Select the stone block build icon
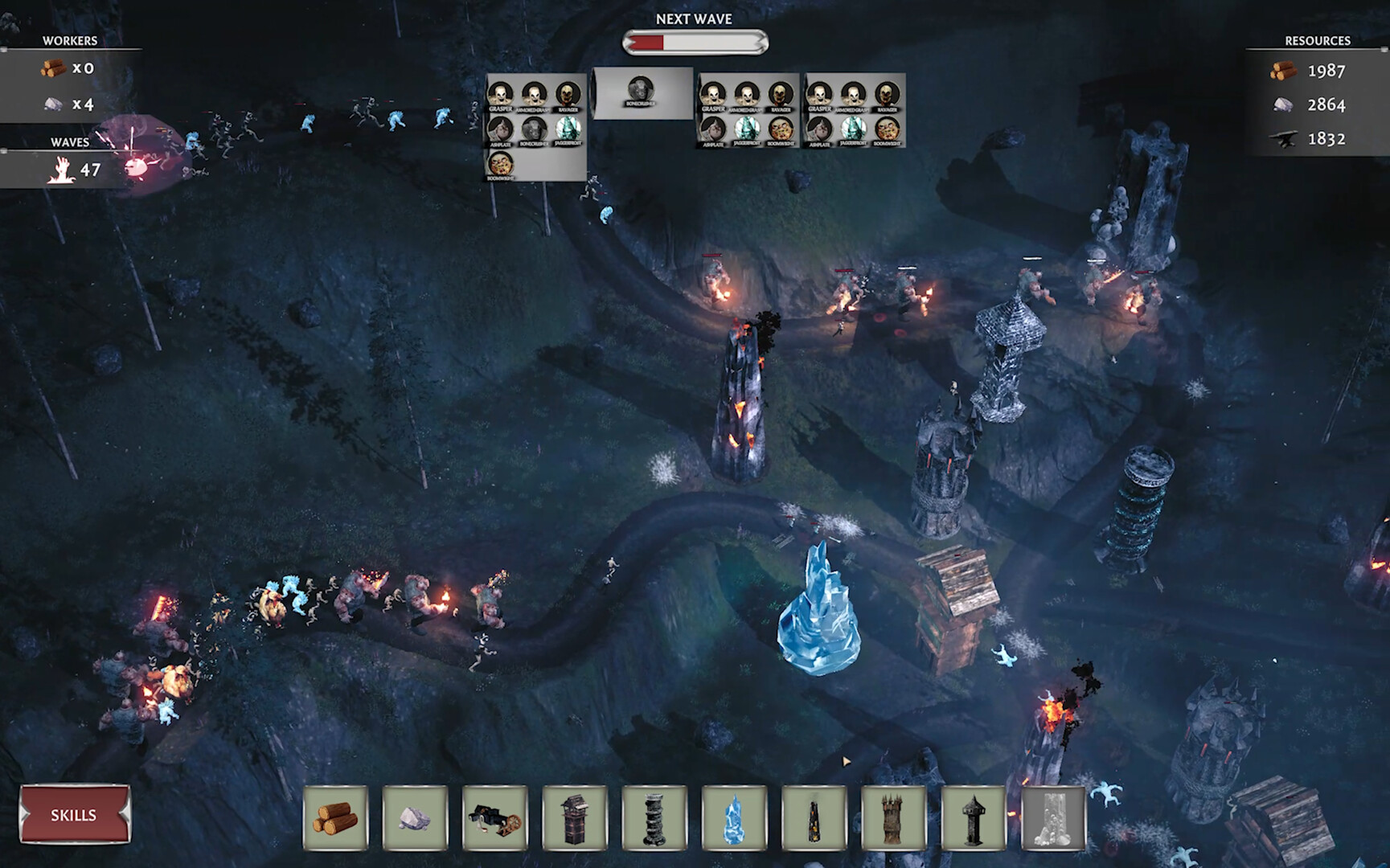 point(412,817)
